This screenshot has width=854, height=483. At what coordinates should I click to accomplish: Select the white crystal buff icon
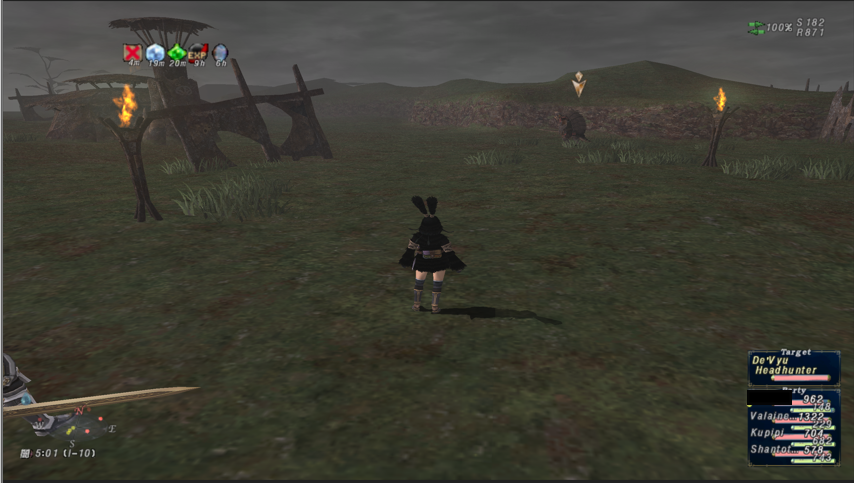(x=154, y=52)
